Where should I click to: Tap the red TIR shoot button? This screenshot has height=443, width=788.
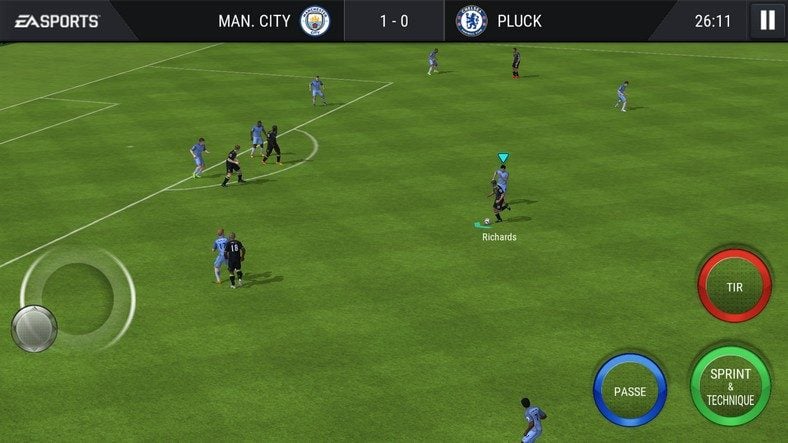[x=734, y=286]
